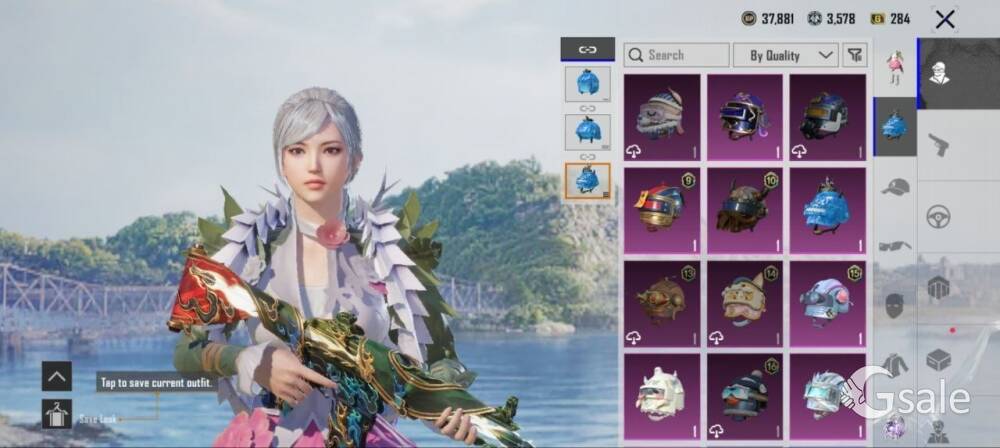Open the face mask tab
Image resolution: width=1000 pixels, height=448 pixels.
895,305
